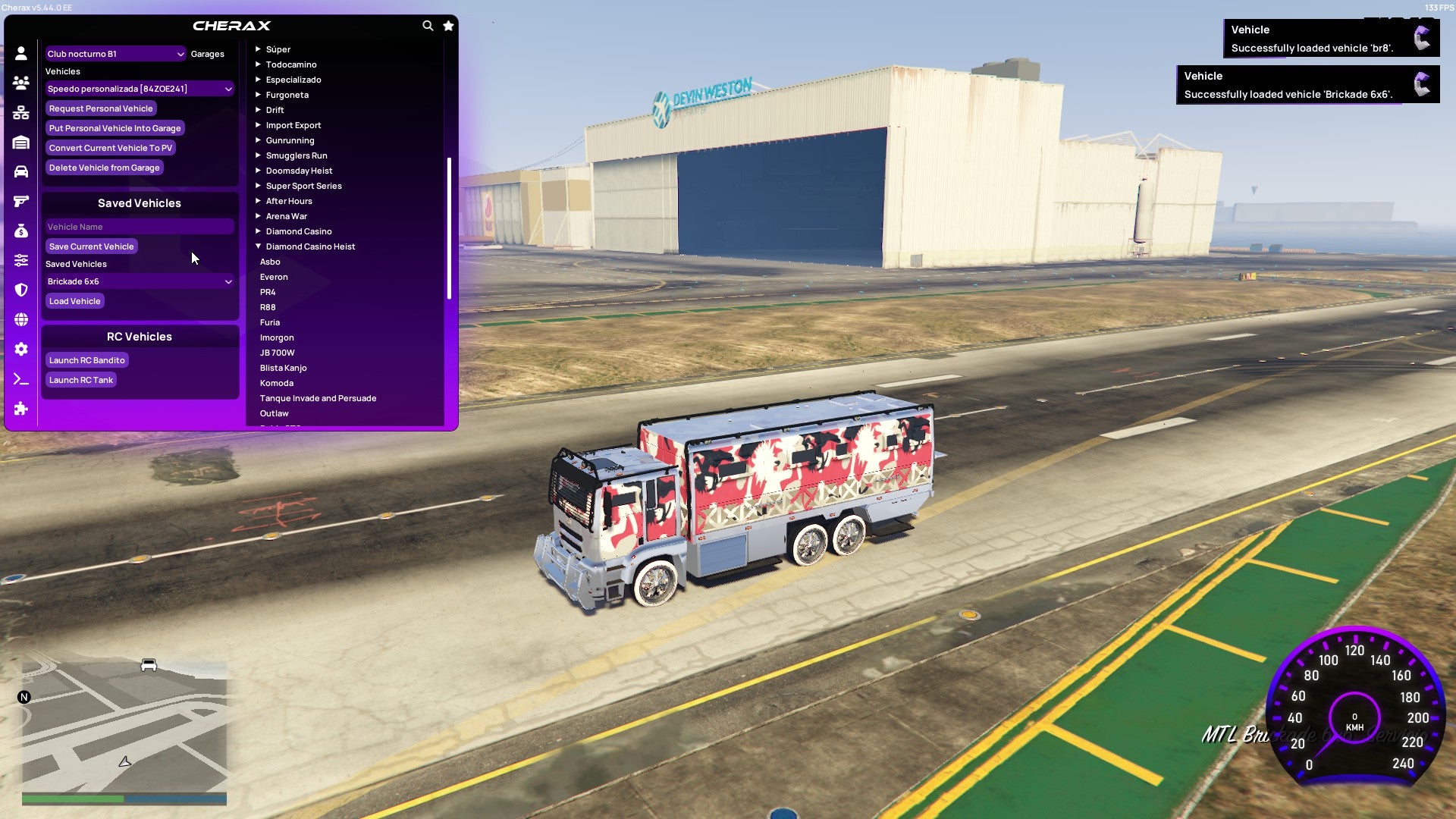Open the Saved Vehicles dropdown showing Brickade 6x6

click(140, 281)
